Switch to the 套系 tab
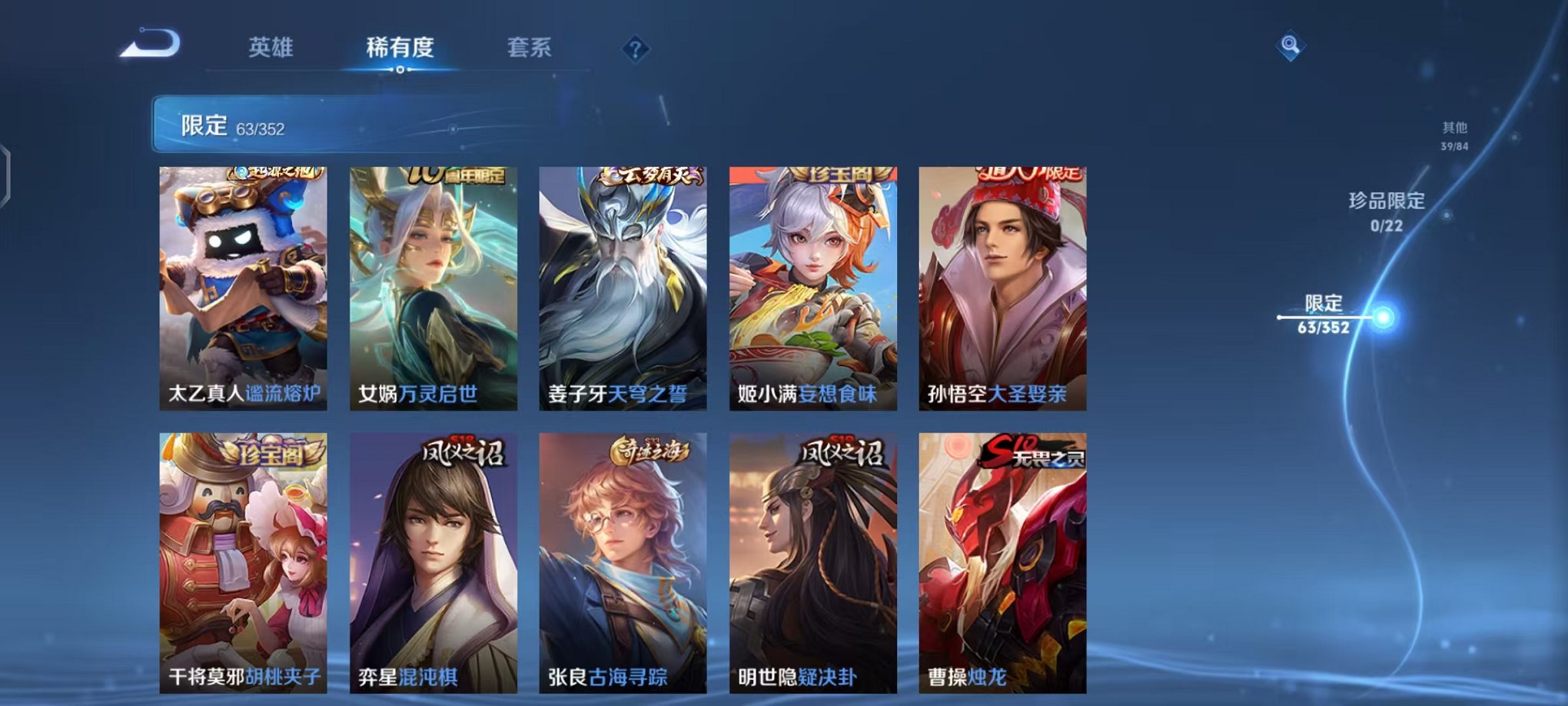 pos(530,48)
